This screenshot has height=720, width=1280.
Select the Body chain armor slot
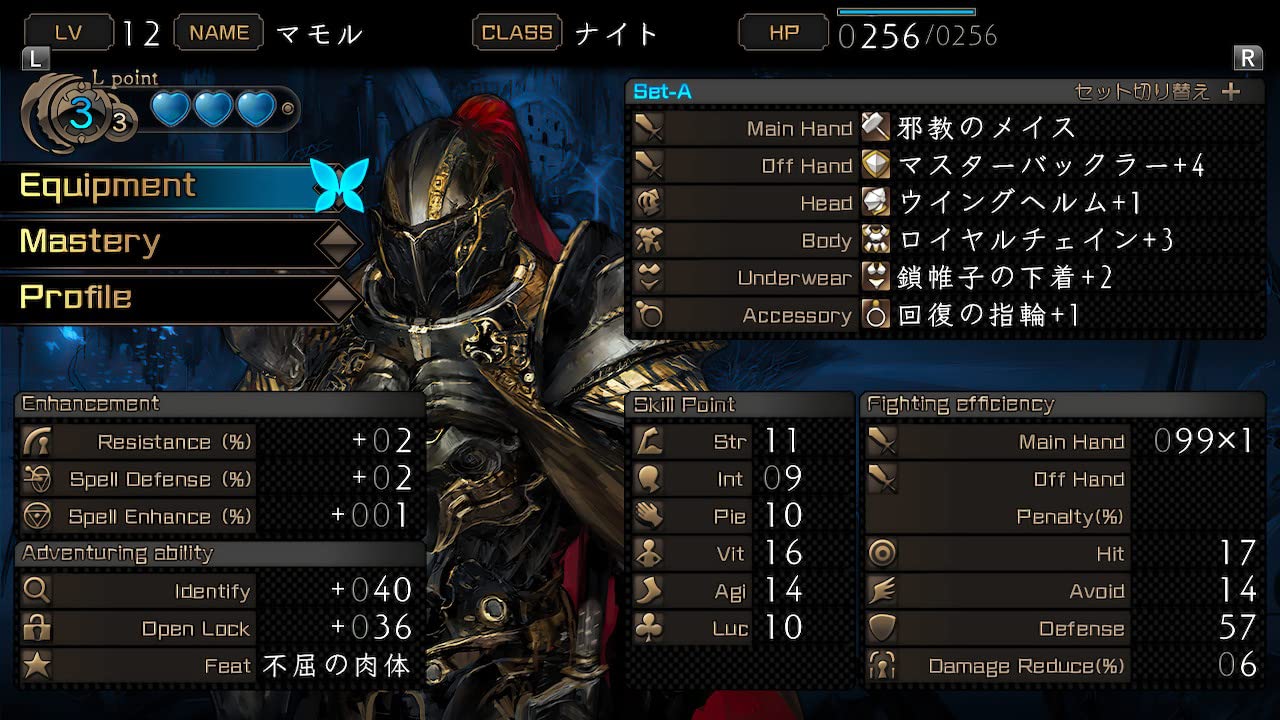[945, 241]
